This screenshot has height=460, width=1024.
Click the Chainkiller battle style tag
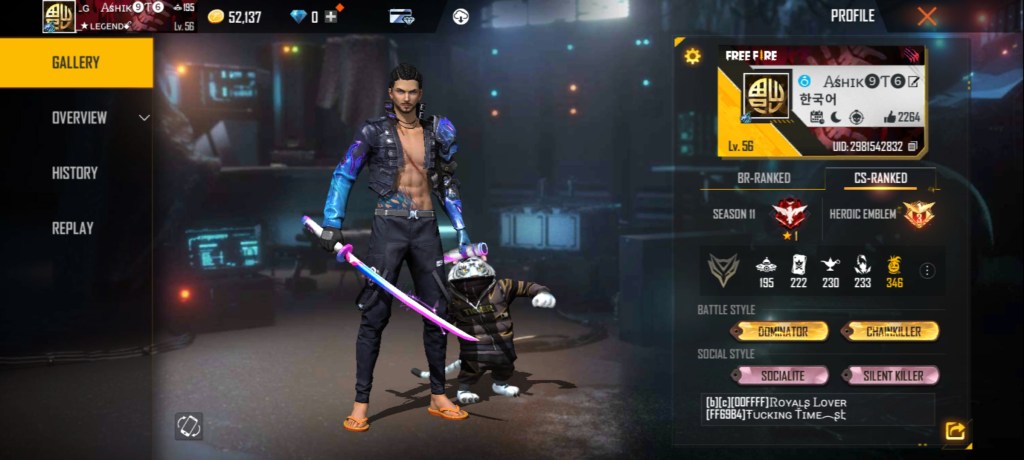pyautogui.click(x=889, y=331)
